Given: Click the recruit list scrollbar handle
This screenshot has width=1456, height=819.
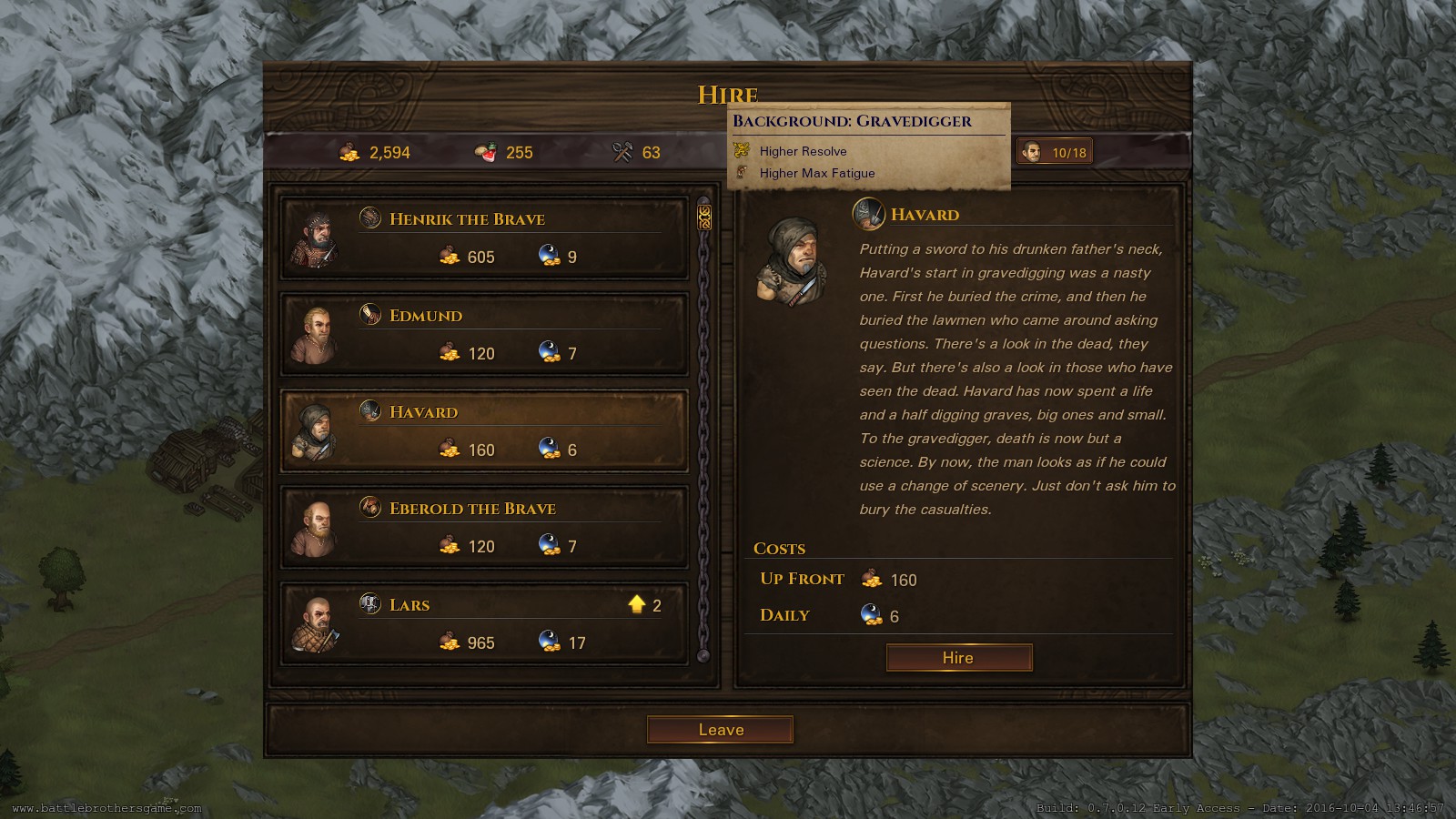Looking at the screenshot, I should pyautogui.click(x=703, y=217).
